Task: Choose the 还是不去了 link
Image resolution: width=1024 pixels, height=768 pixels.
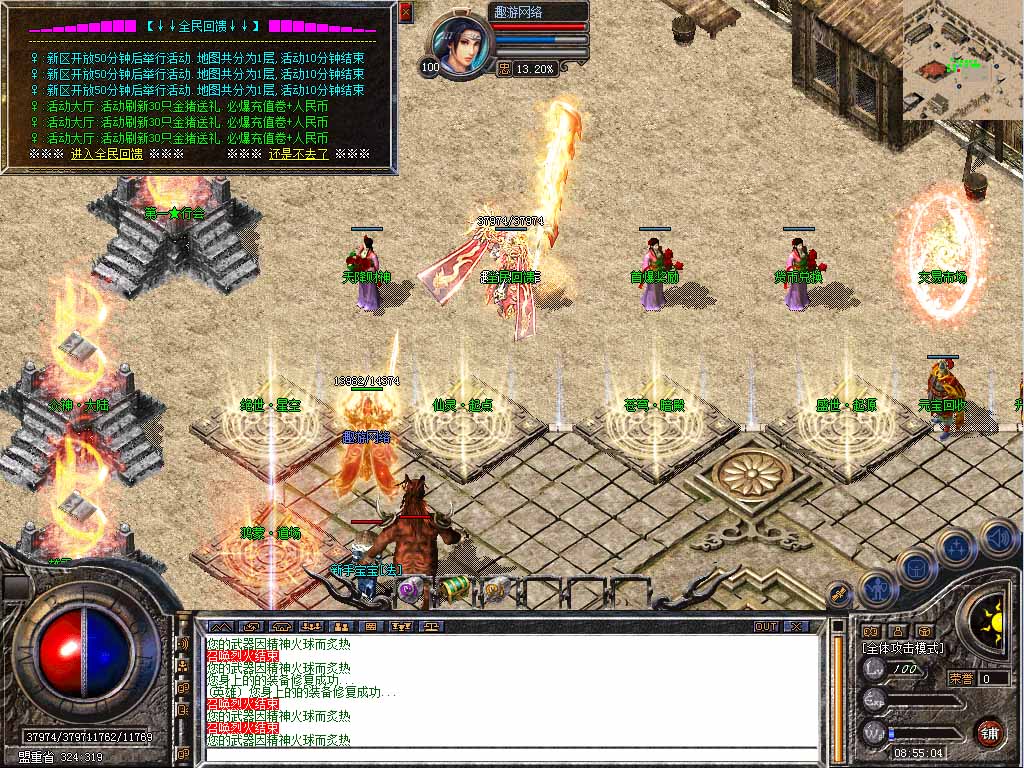Action: point(299,155)
